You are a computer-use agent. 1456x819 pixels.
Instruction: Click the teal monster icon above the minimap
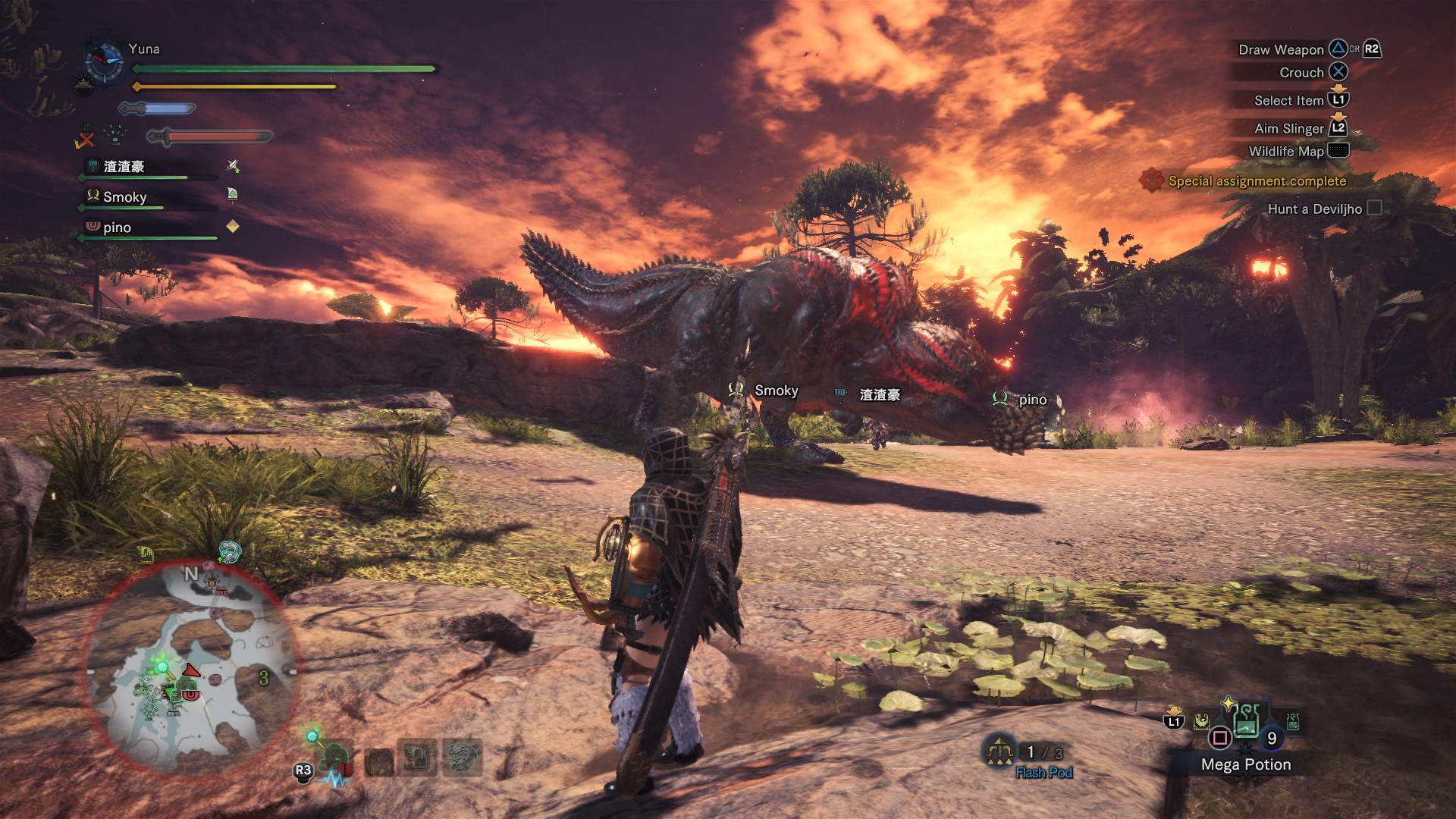point(229,552)
